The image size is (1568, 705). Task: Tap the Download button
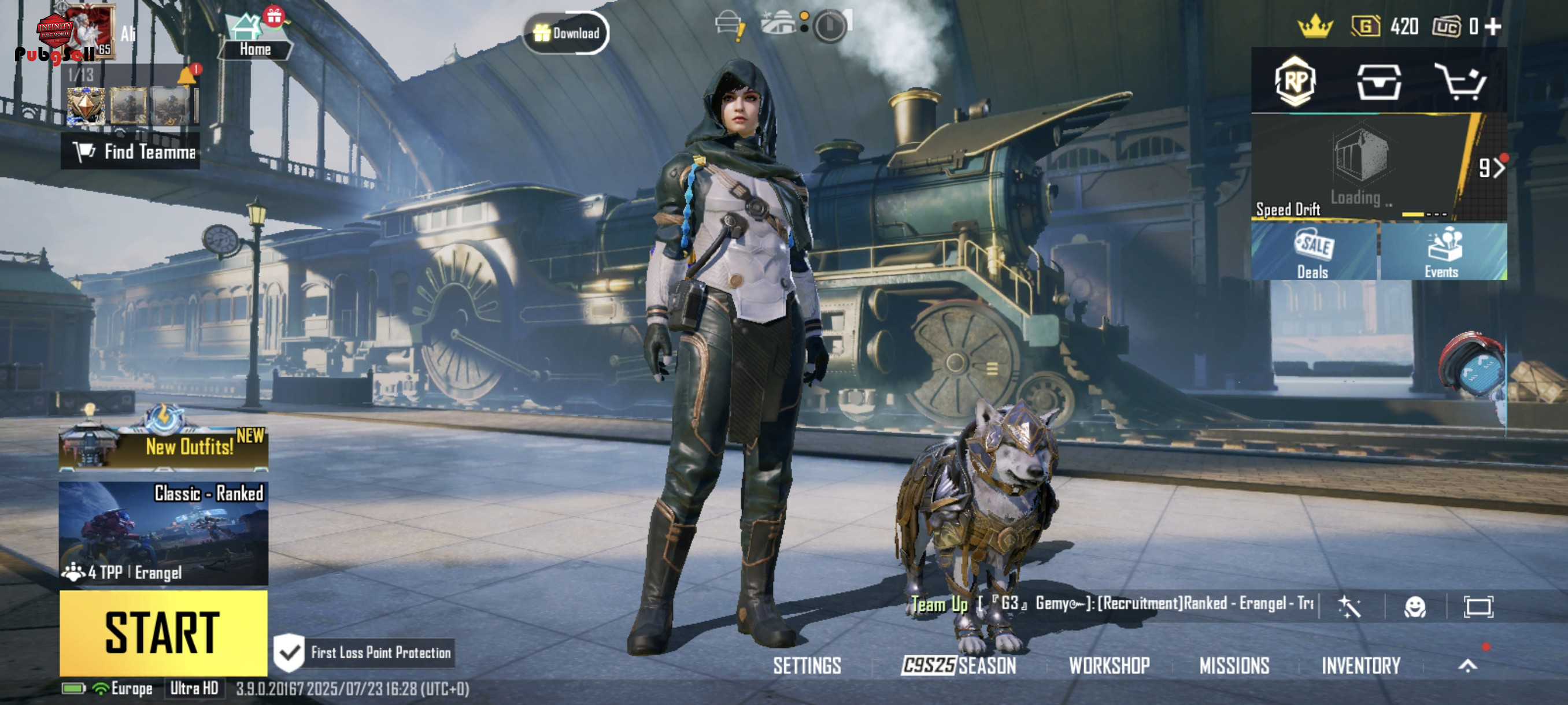(566, 33)
